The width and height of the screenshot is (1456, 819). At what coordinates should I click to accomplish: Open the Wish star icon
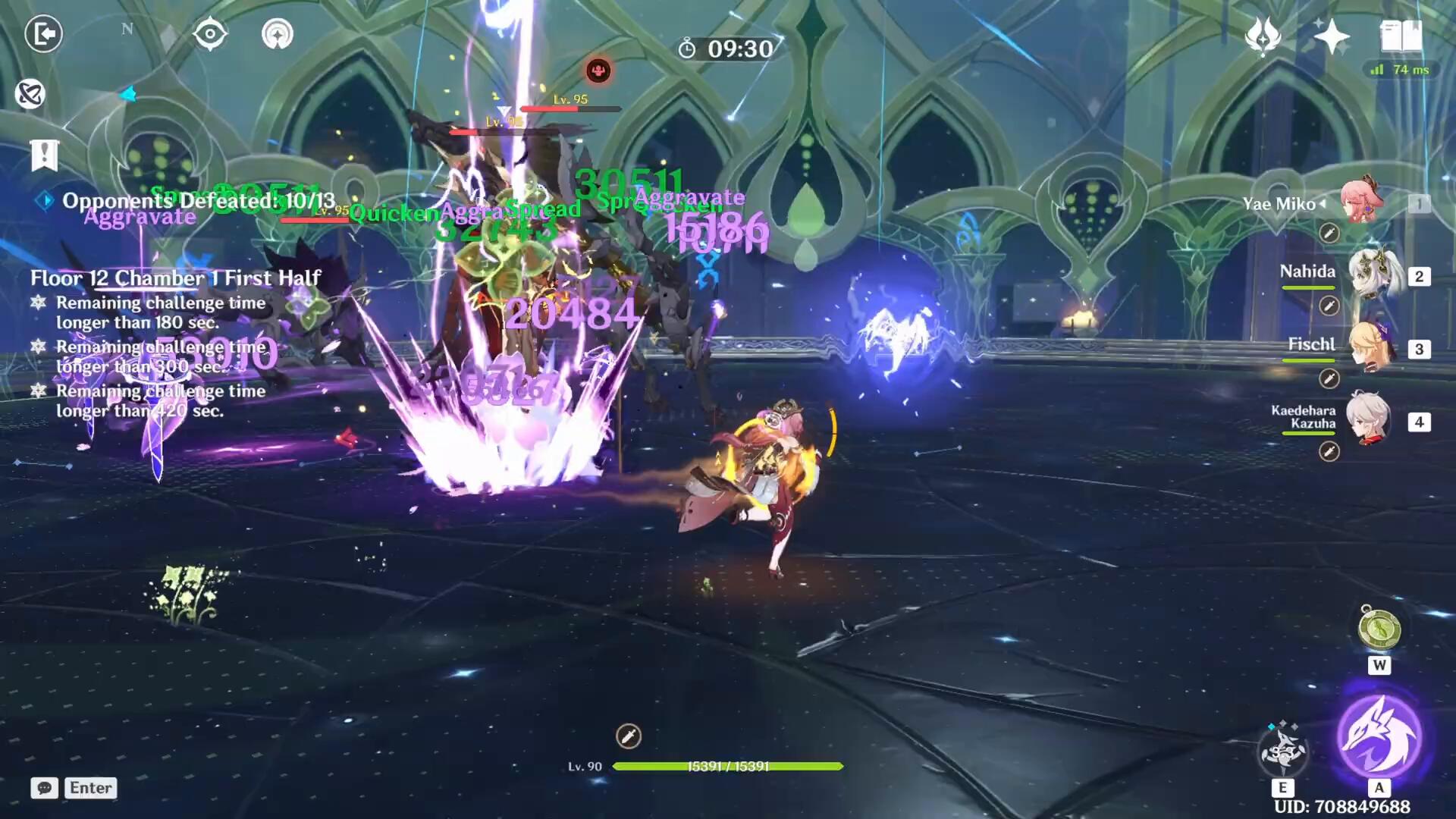(x=1332, y=36)
